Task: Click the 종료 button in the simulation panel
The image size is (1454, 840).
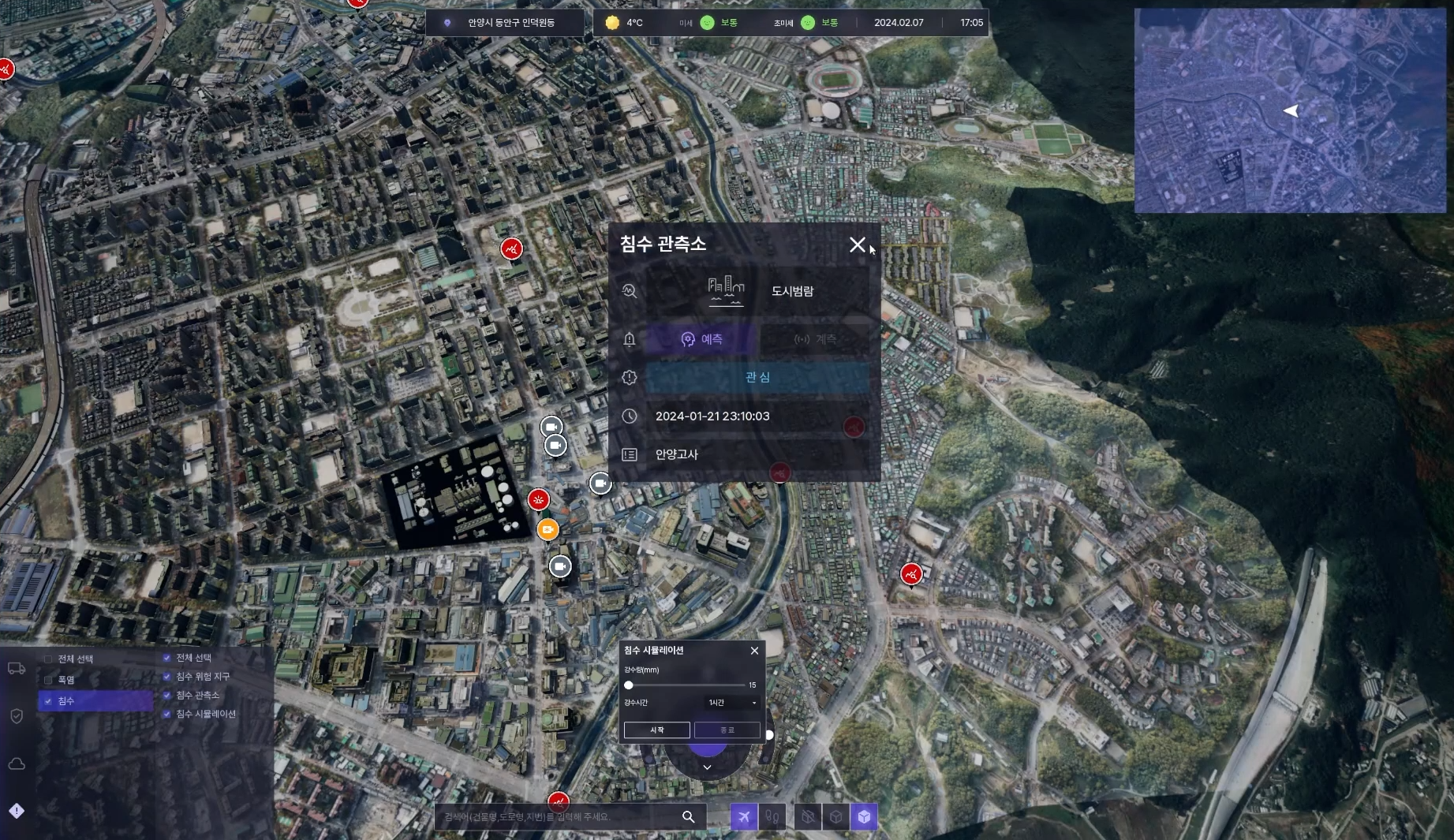Action: (x=727, y=730)
